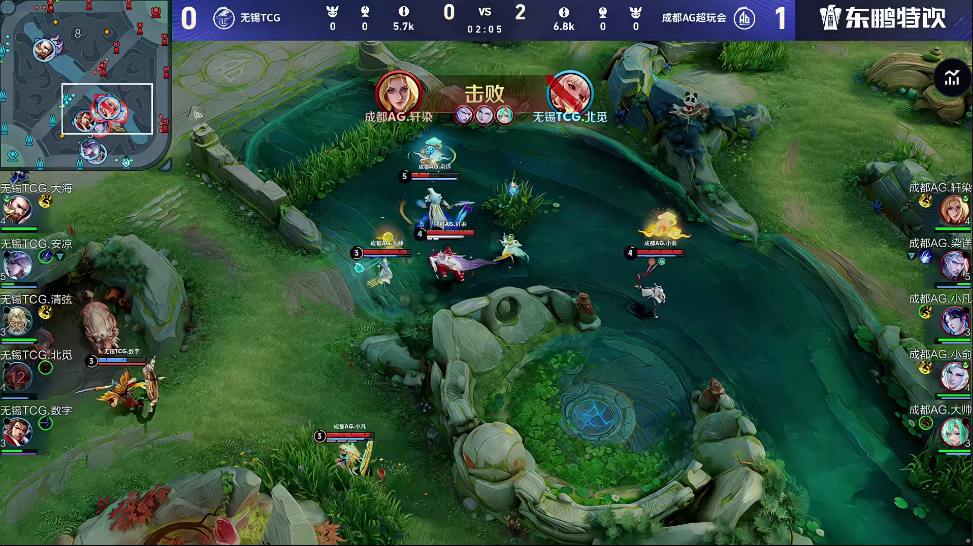The width and height of the screenshot is (973, 546).
Task: Select 成都AG.轩染 hero portrait in player list
Action: [954, 209]
